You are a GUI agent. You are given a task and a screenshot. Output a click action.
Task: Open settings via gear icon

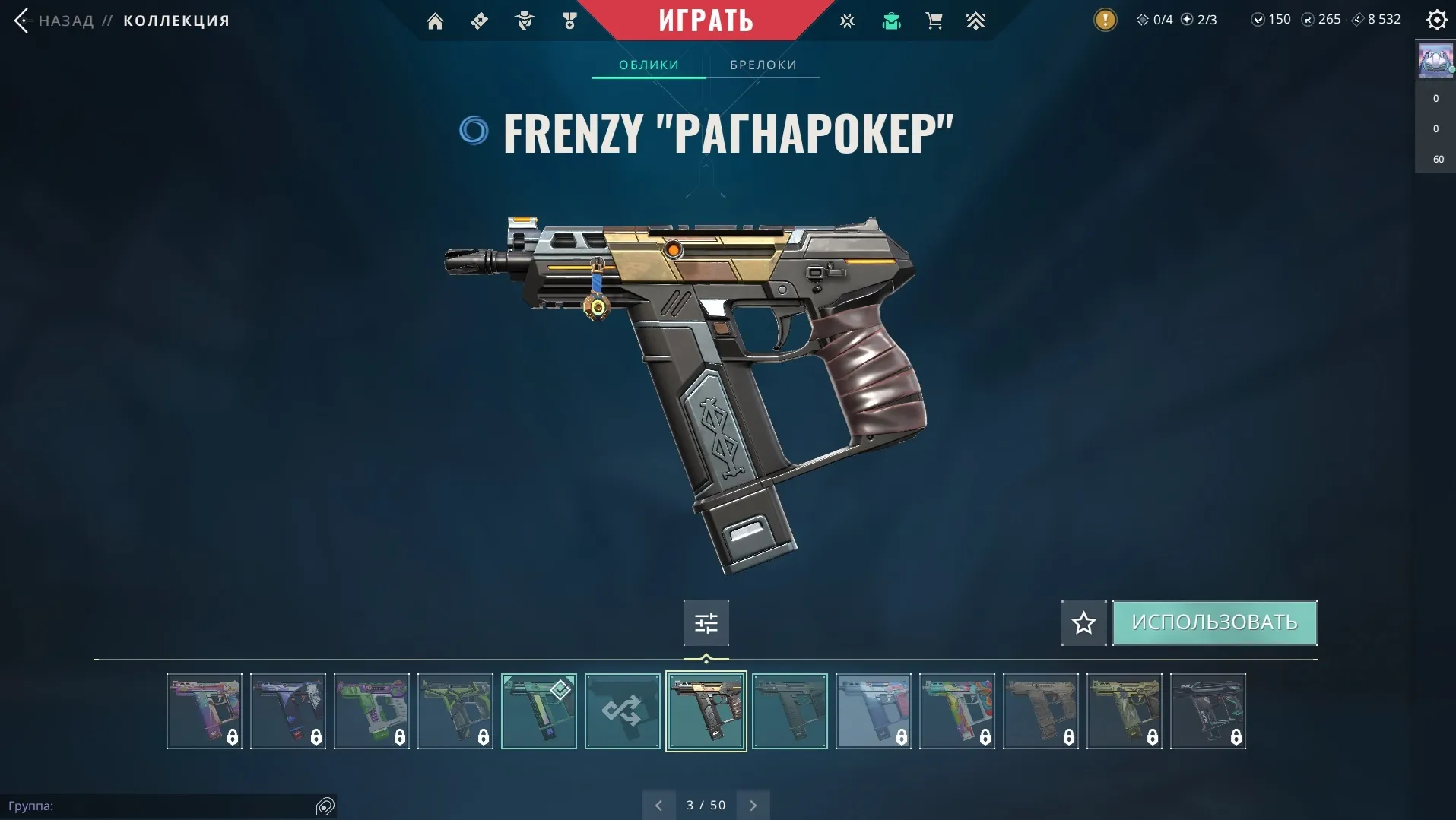click(x=1436, y=20)
